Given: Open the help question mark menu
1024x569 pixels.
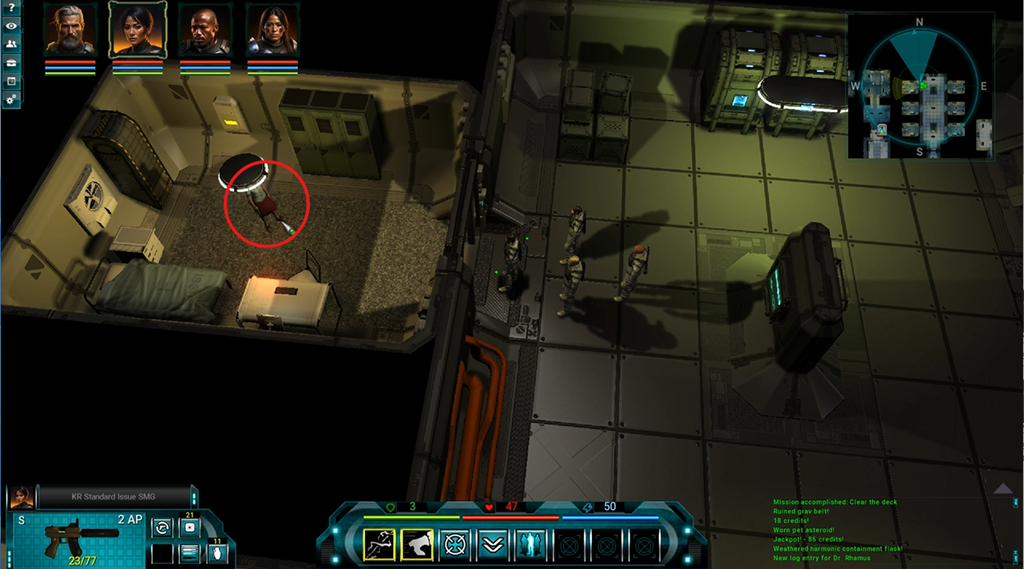Looking at the screenshot, I should (x=11, y=9).
